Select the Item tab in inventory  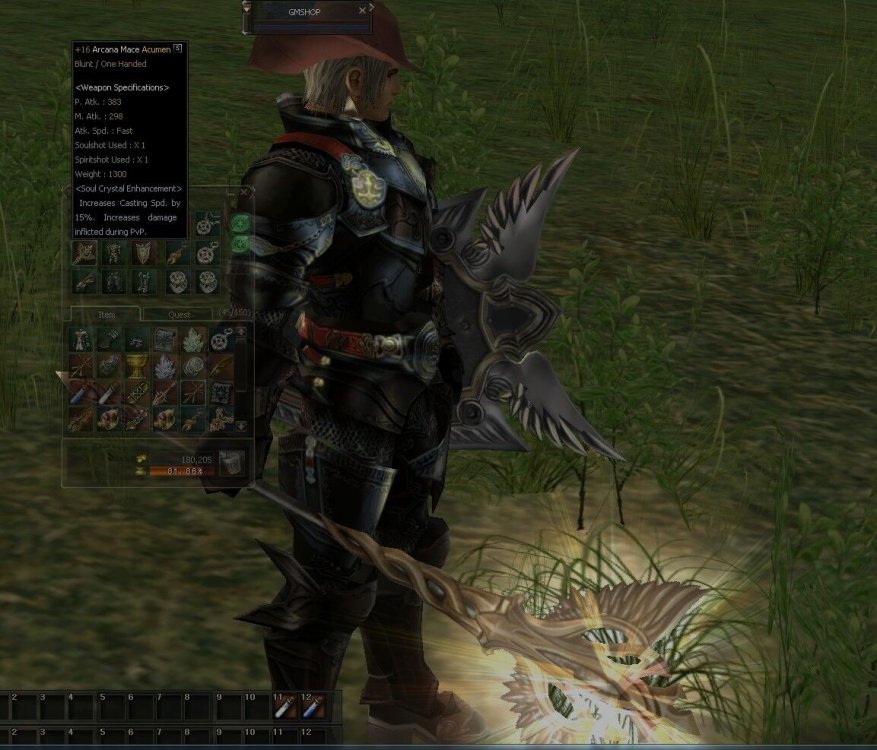coord(106,314)
